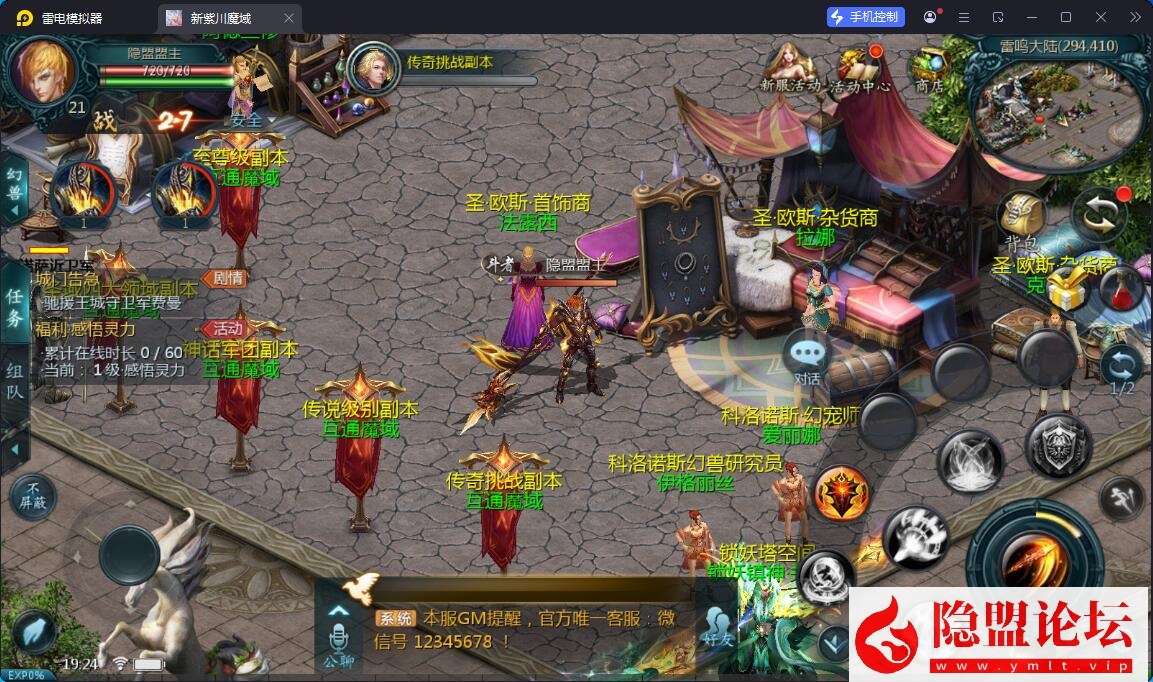1153x682 pixels.
Task: Open the 商店 shop
Action: [929, 66]
